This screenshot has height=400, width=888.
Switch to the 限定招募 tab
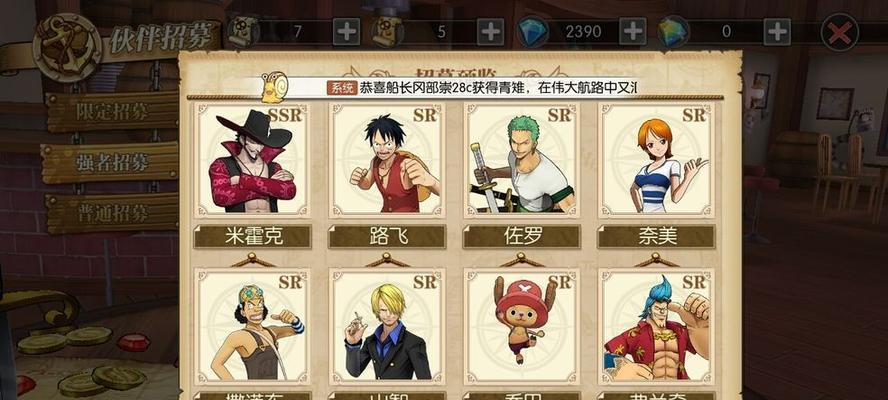(x=112, y=111)
